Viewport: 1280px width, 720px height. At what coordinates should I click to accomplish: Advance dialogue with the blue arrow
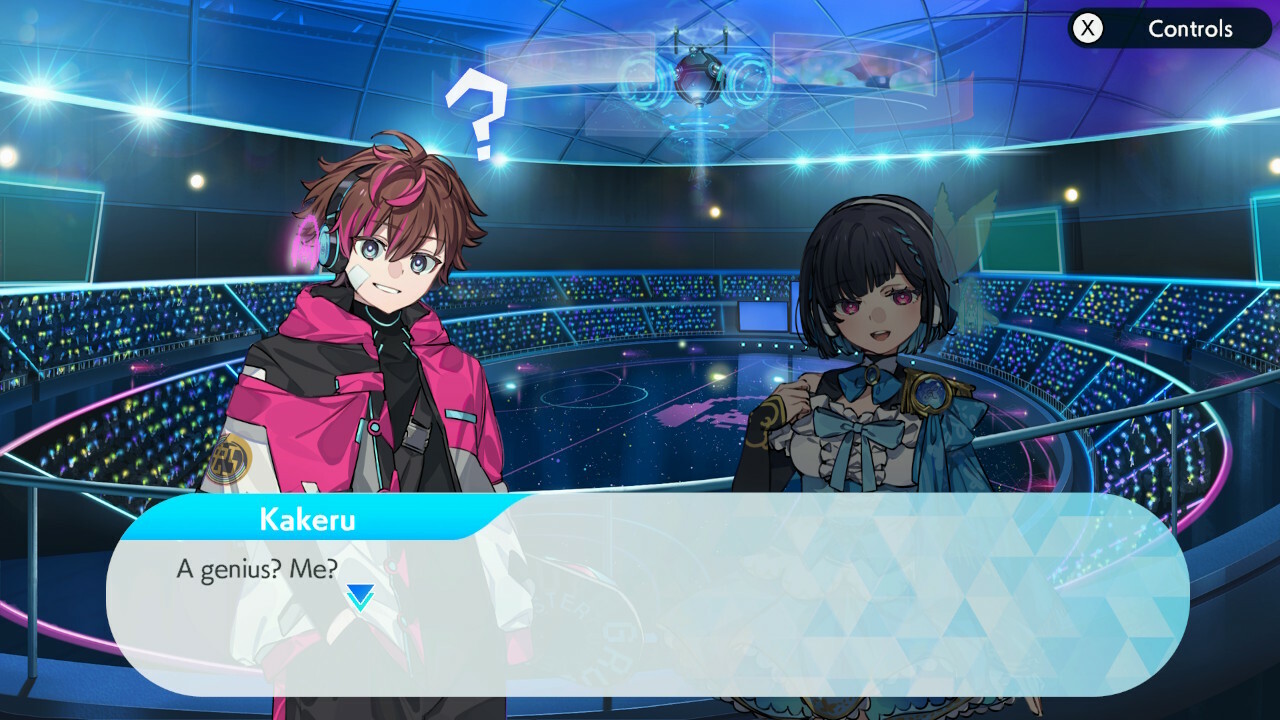click(x=360, y=597)
